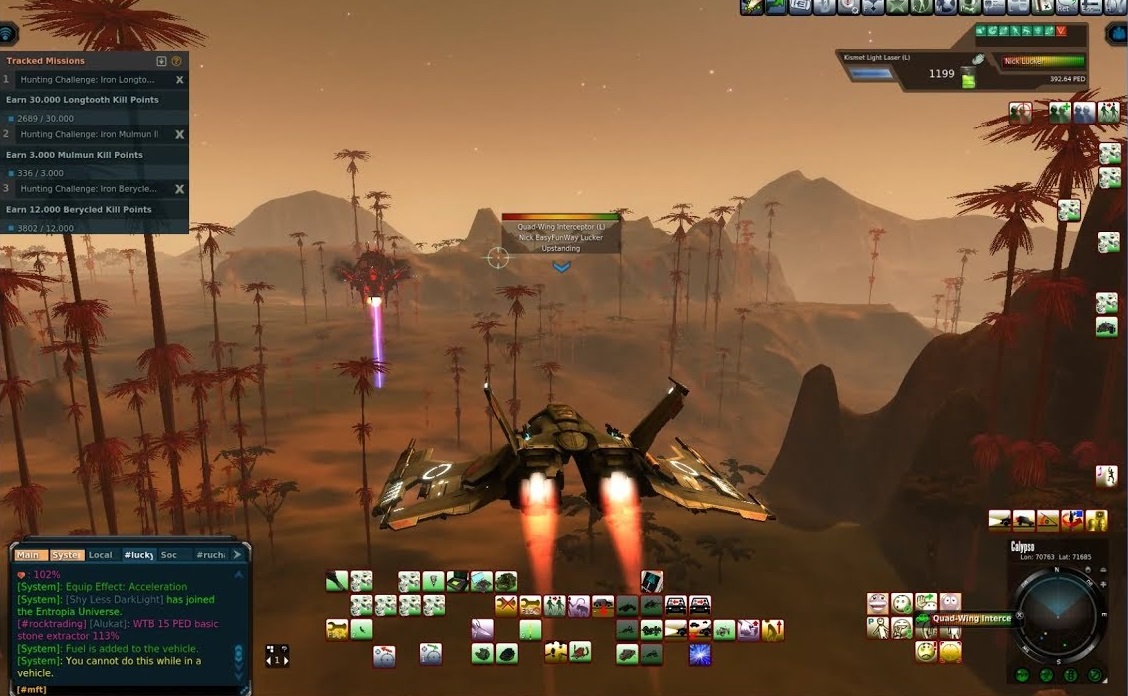Close the Iron Berycled tracked mission
This screenshot has height=696, width=1128.
coord(180,188)
